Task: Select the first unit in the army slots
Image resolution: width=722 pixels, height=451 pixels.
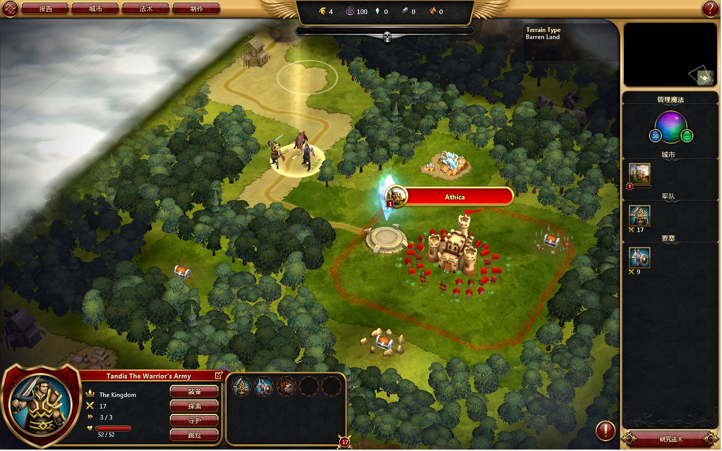Action: pyautogui.click(x=241, y=386)
